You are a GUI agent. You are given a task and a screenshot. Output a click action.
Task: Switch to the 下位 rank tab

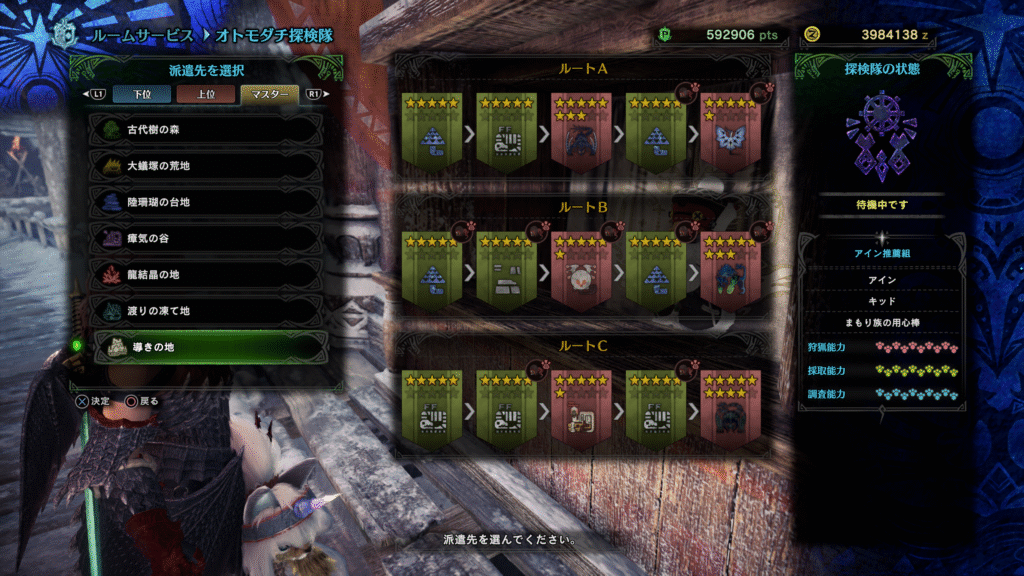click(x=147, y=95)
